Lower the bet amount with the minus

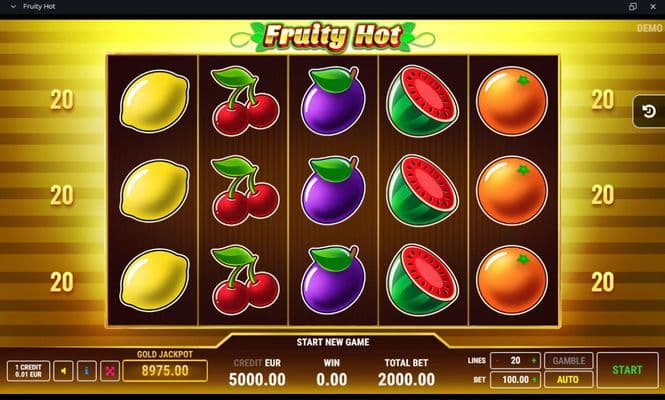[498, 380]
